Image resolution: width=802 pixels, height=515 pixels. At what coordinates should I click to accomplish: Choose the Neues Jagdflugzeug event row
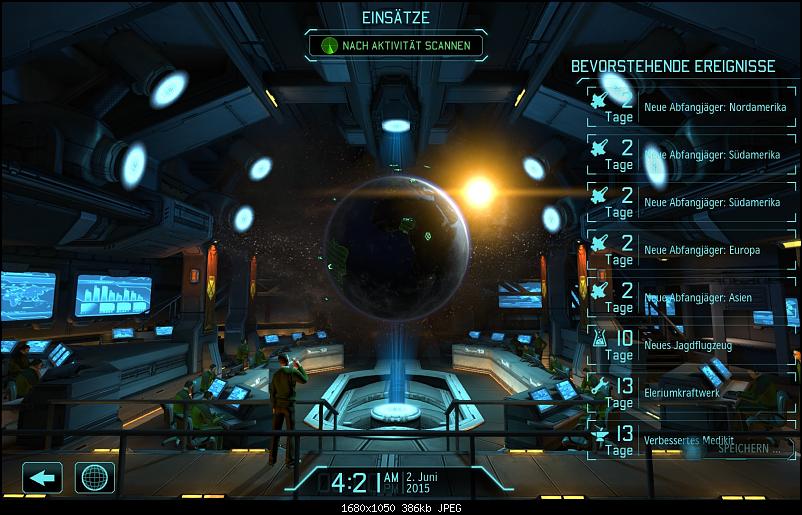click(x=690, y=345)
